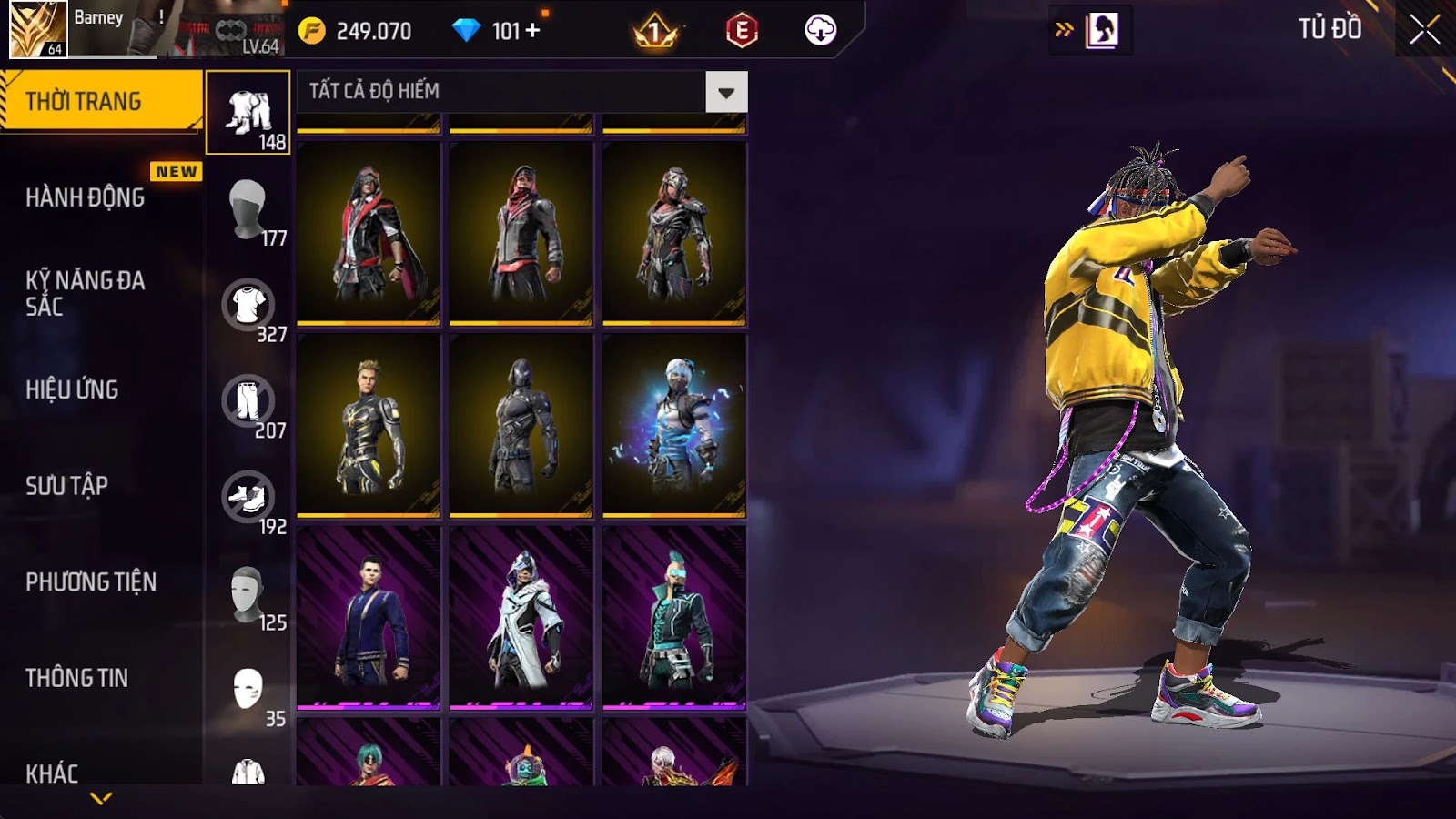
Task: Filter by pants with count 207
Action: (x=248, y=401)
